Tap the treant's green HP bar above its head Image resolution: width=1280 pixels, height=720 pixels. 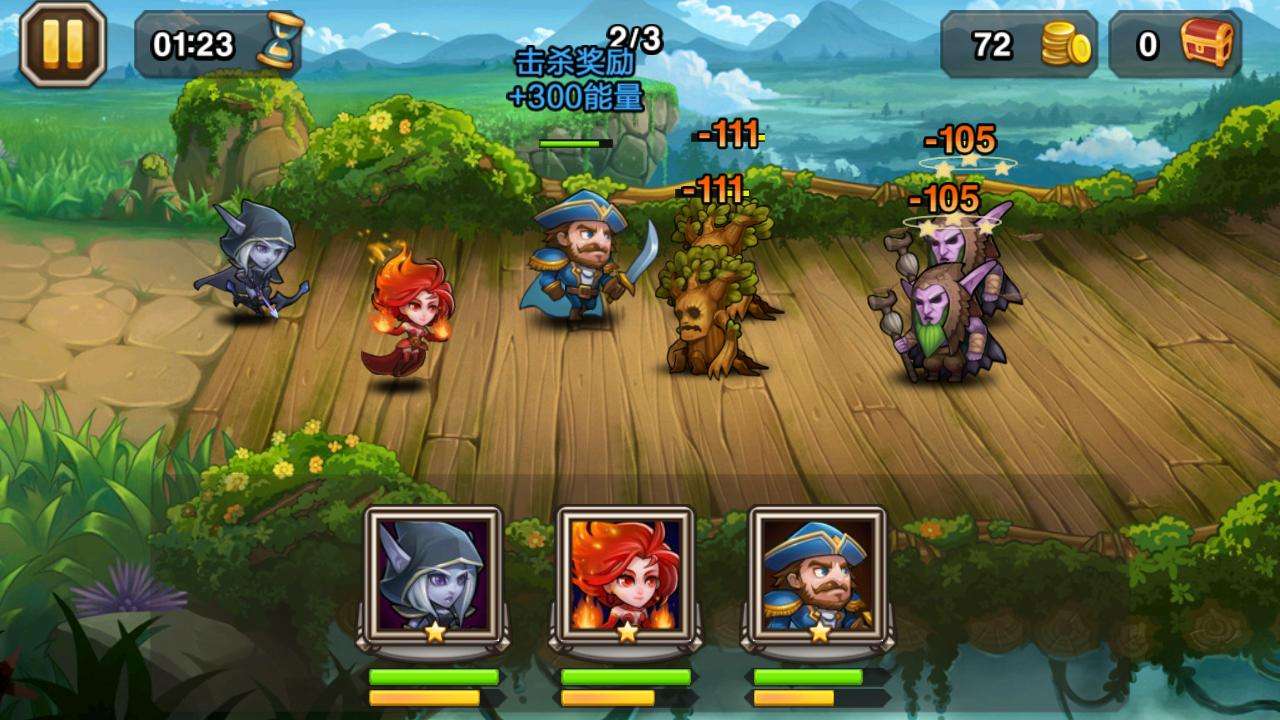(x=575, y=141)
